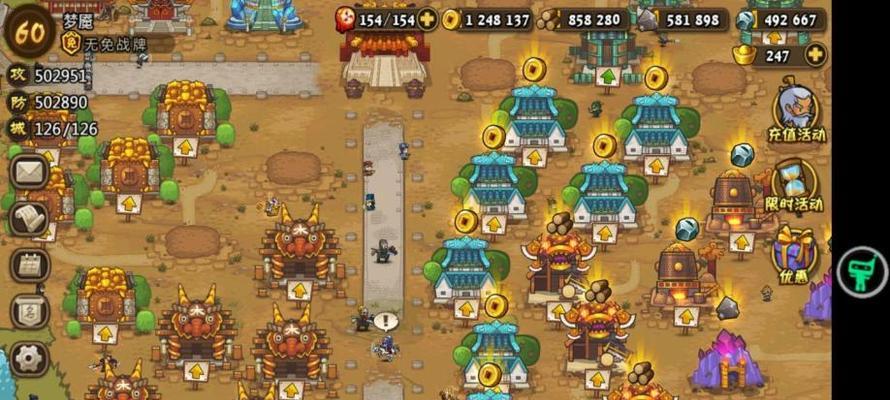Image resolution: width=890 pixels, height=400 pixels.
Task: Open the gear settings button
Action: [x=30, y=358]
